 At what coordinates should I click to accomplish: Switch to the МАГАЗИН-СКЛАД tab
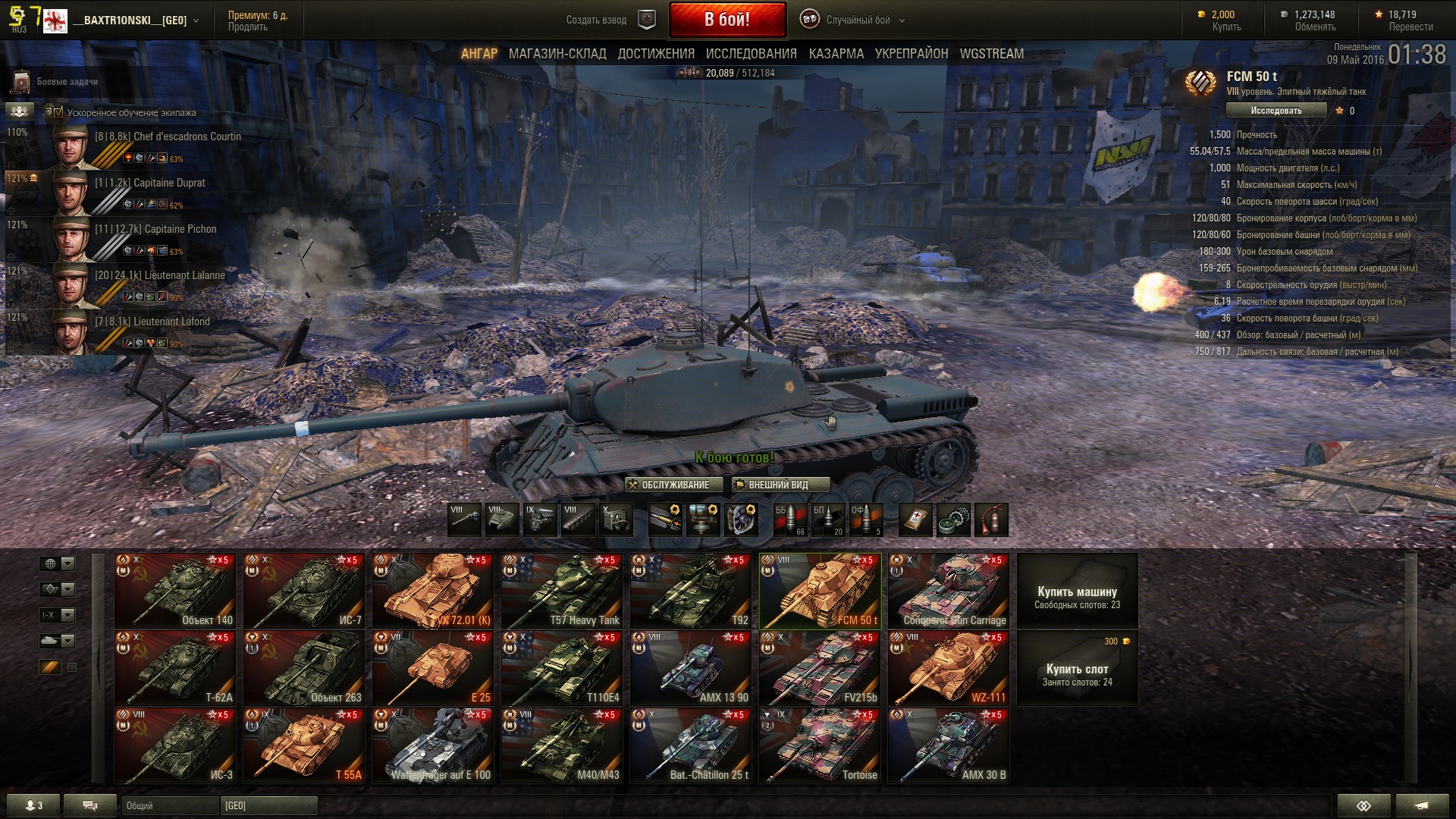pyautogui.click(x=557, y=54)
